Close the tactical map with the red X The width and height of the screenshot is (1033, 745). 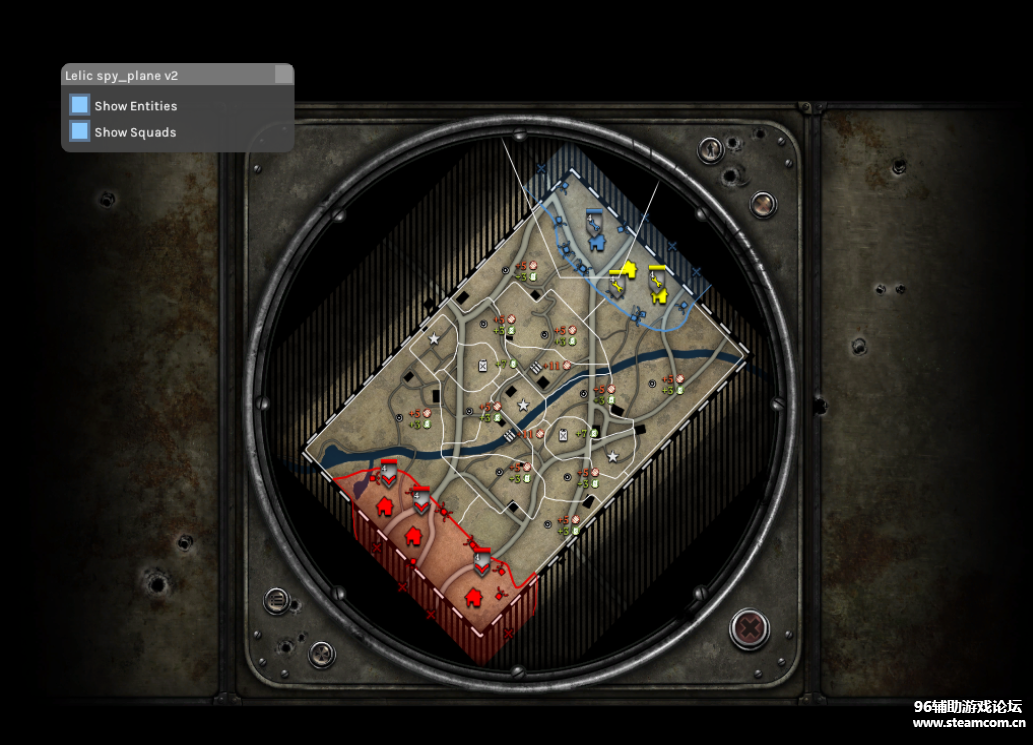point(748,628)
